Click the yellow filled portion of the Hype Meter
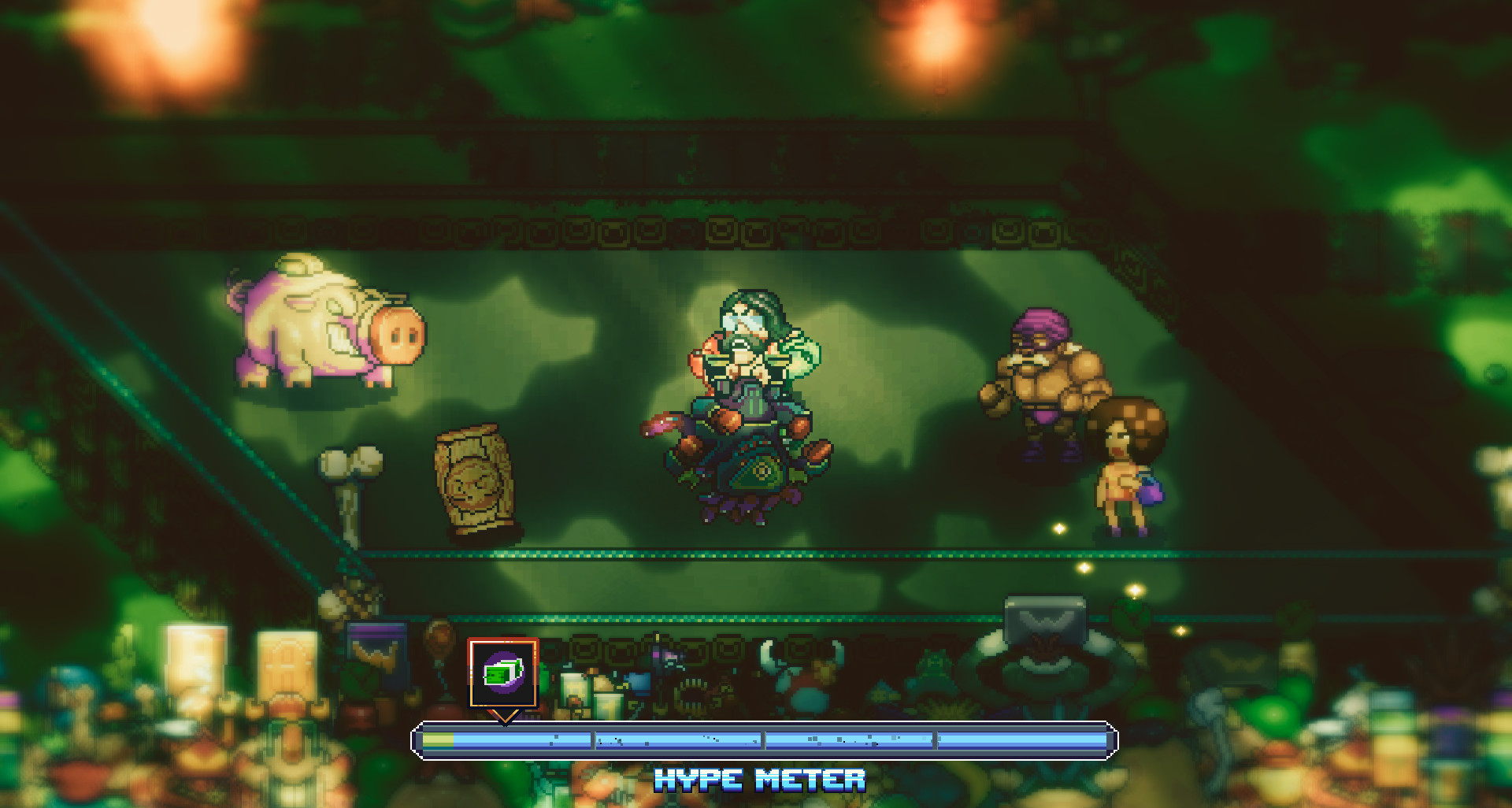1512x808 pixels. coord(437,740)
